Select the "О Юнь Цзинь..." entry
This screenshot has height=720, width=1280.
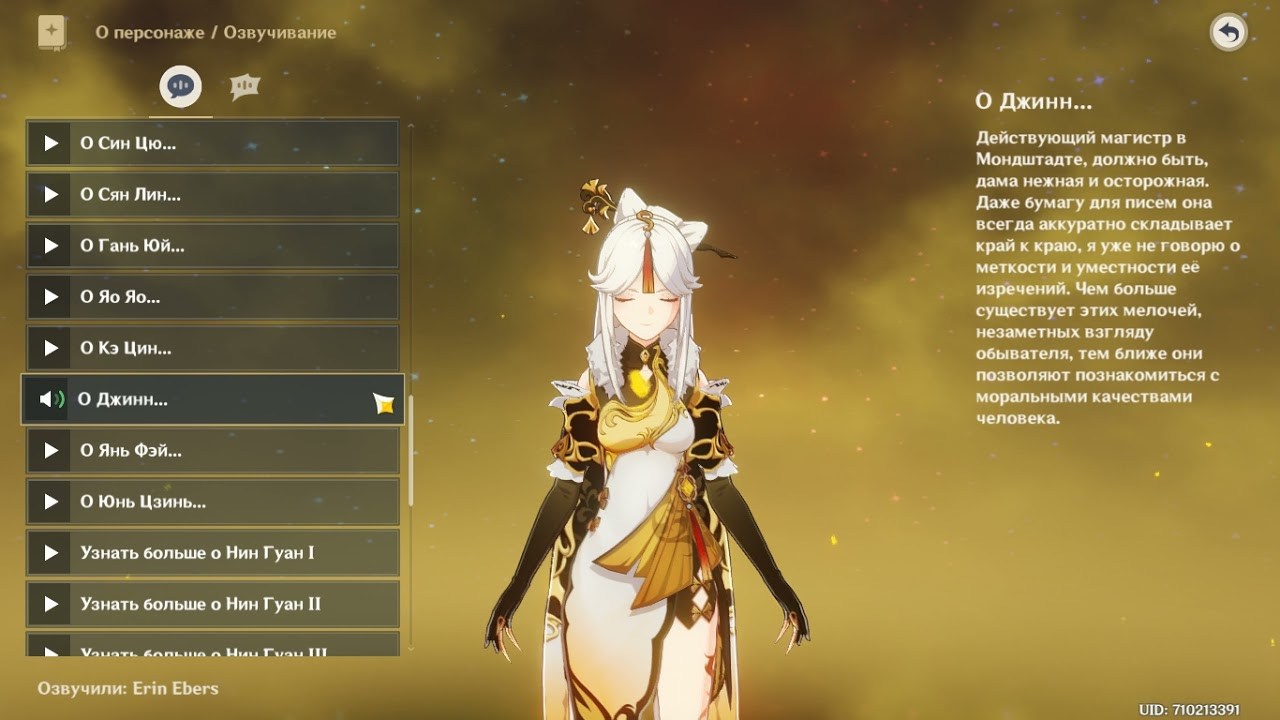(212, 502)
